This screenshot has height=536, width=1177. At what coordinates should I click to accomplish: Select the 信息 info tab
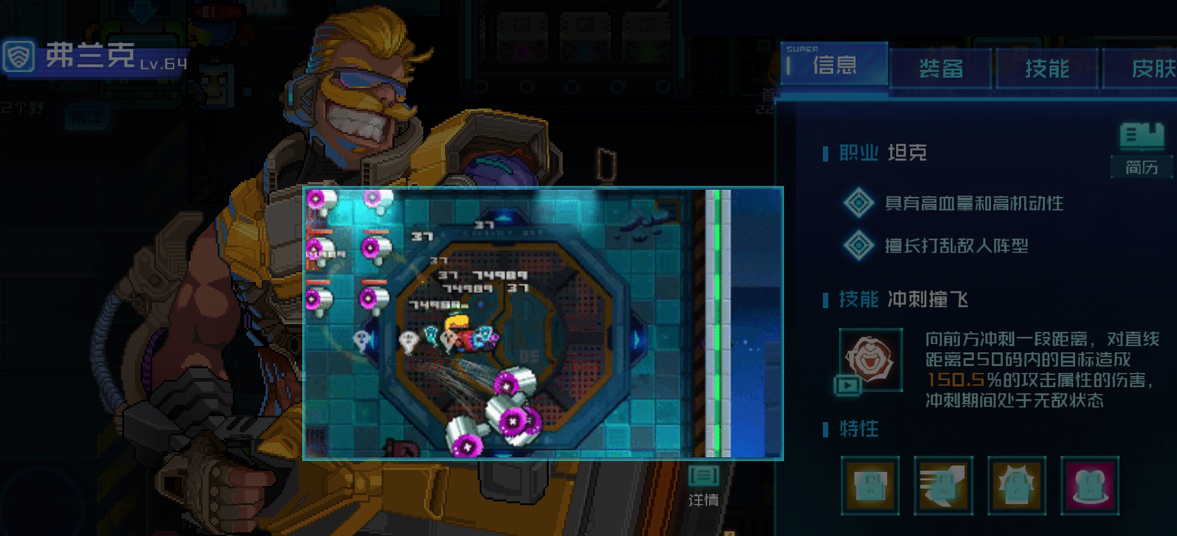tap(834, 66)
